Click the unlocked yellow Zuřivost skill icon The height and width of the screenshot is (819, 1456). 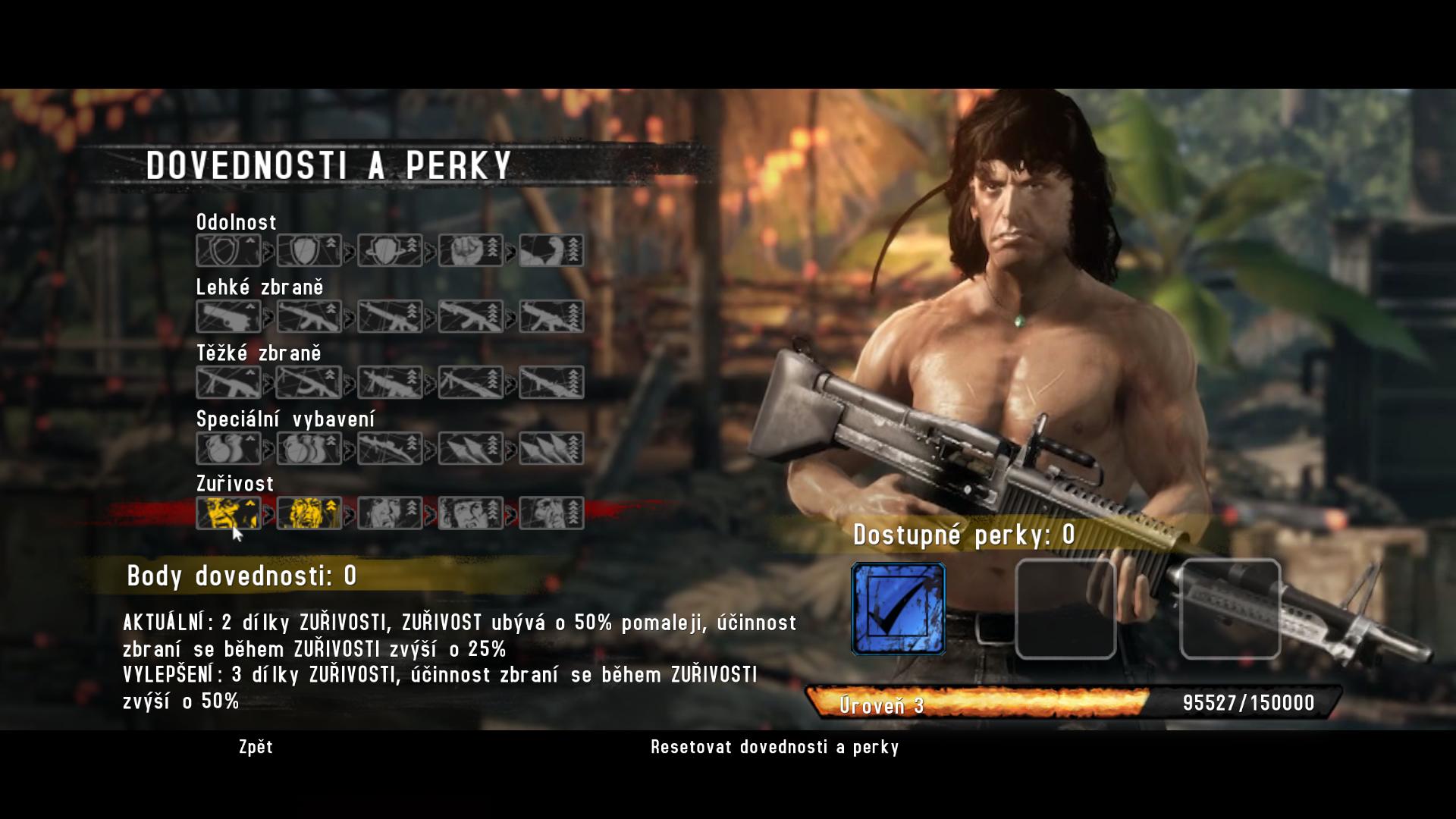click(x=229, y=513)
